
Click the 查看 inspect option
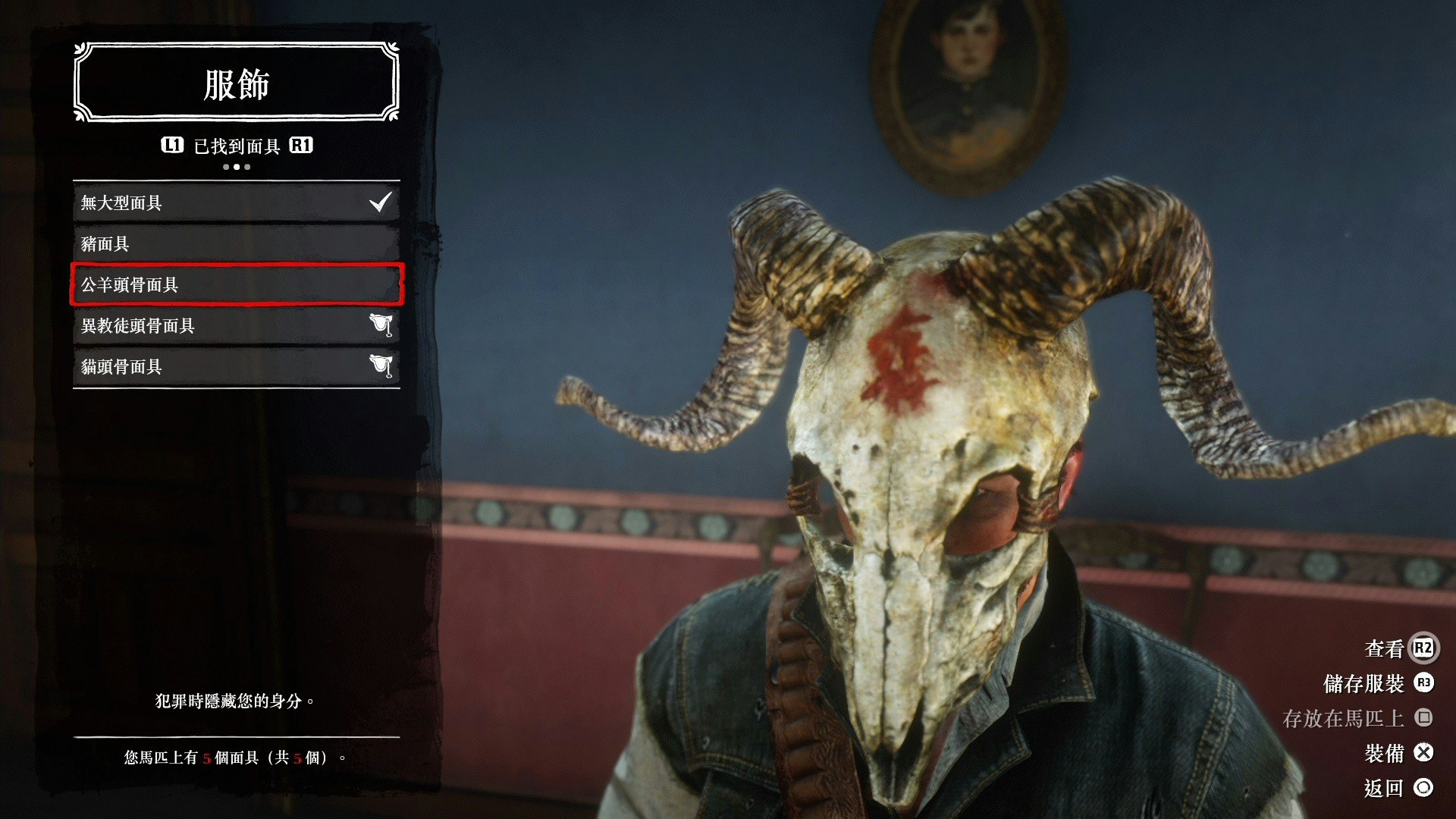click(x=1398, y=648)
